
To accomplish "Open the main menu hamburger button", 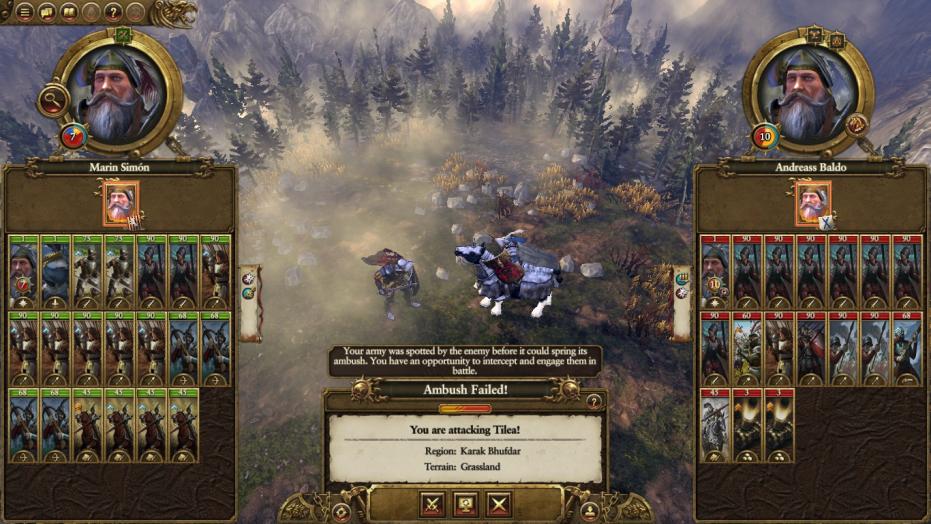I will coord(23,12).
